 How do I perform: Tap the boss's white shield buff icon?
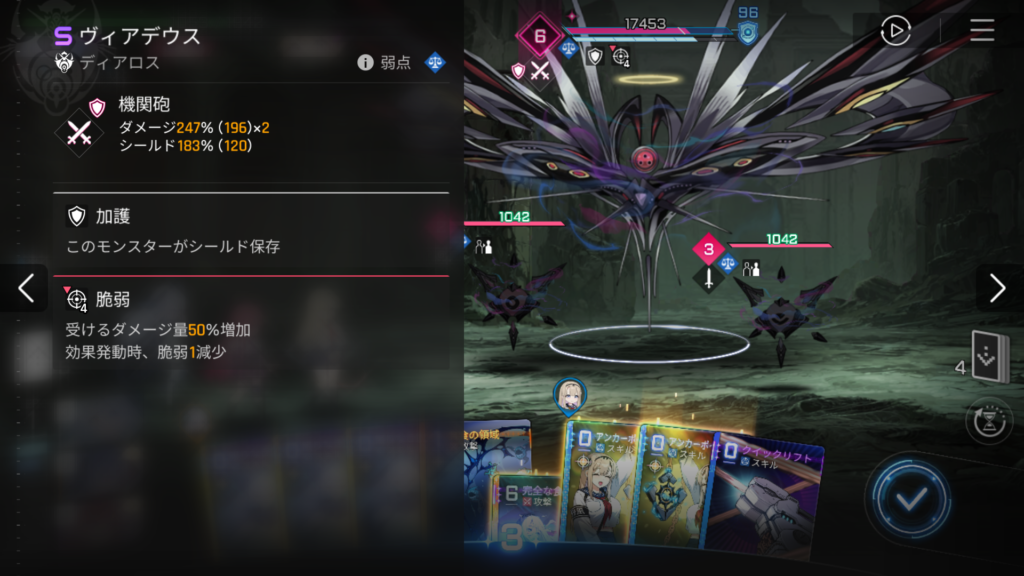pyautogui.click(x=595, y=56)
